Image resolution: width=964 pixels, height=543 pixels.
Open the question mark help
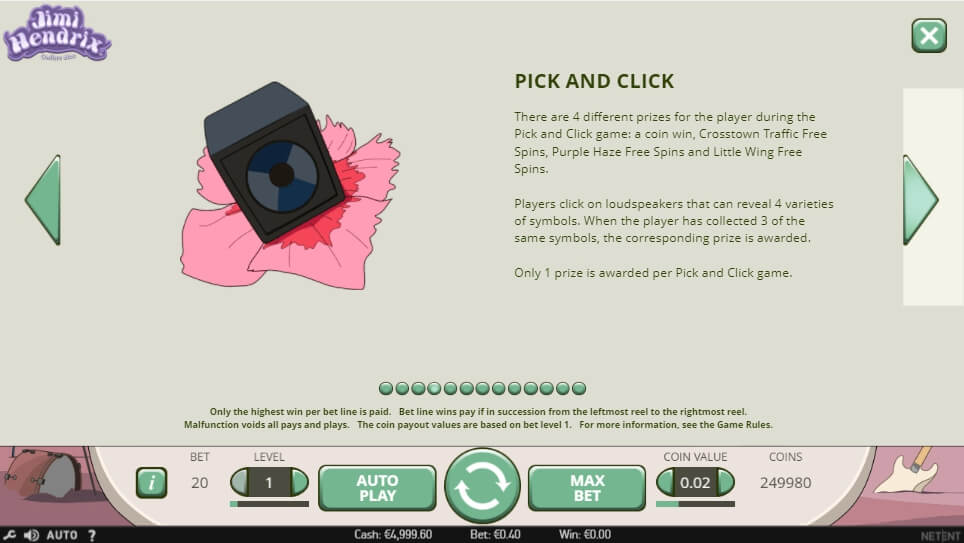coord(92,535)
